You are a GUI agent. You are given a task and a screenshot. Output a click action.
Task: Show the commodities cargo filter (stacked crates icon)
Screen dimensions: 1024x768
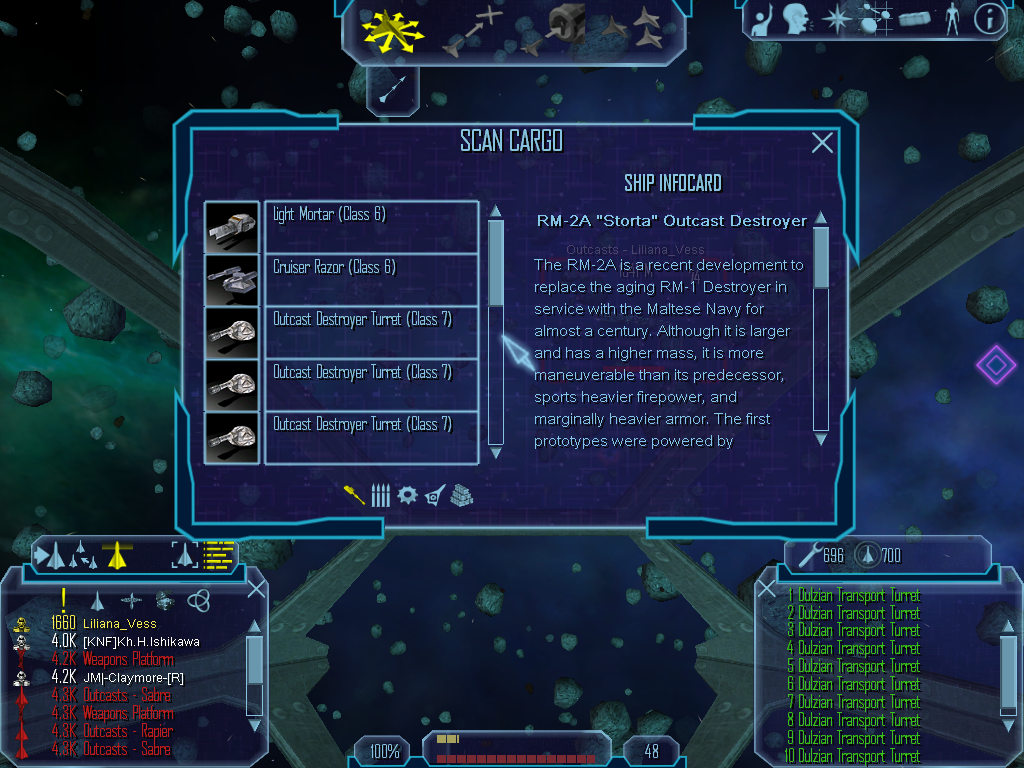[461, 495]
